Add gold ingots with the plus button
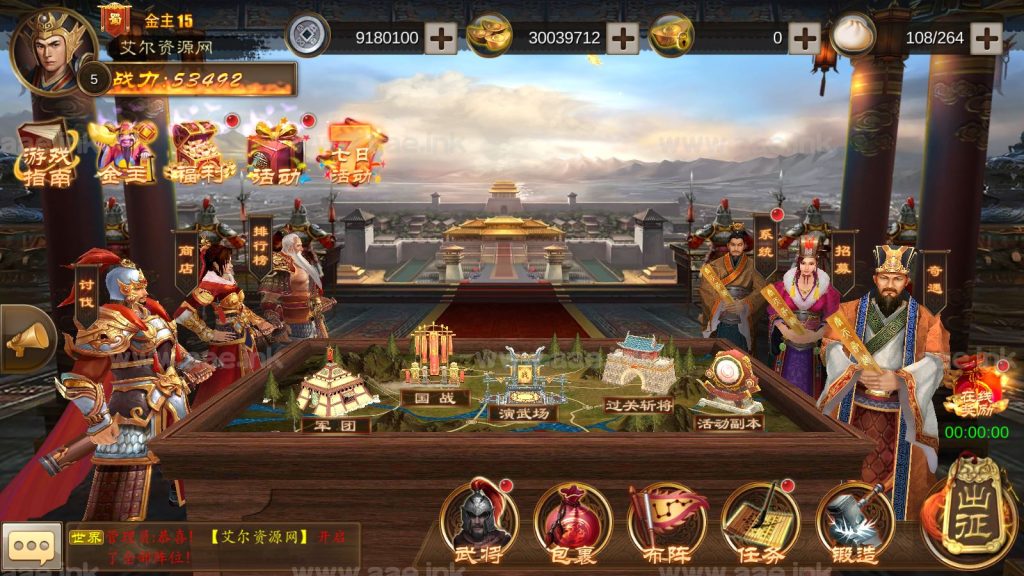Image resolution: width=1024 pixels, height=576 pixels. click(623, 38)
